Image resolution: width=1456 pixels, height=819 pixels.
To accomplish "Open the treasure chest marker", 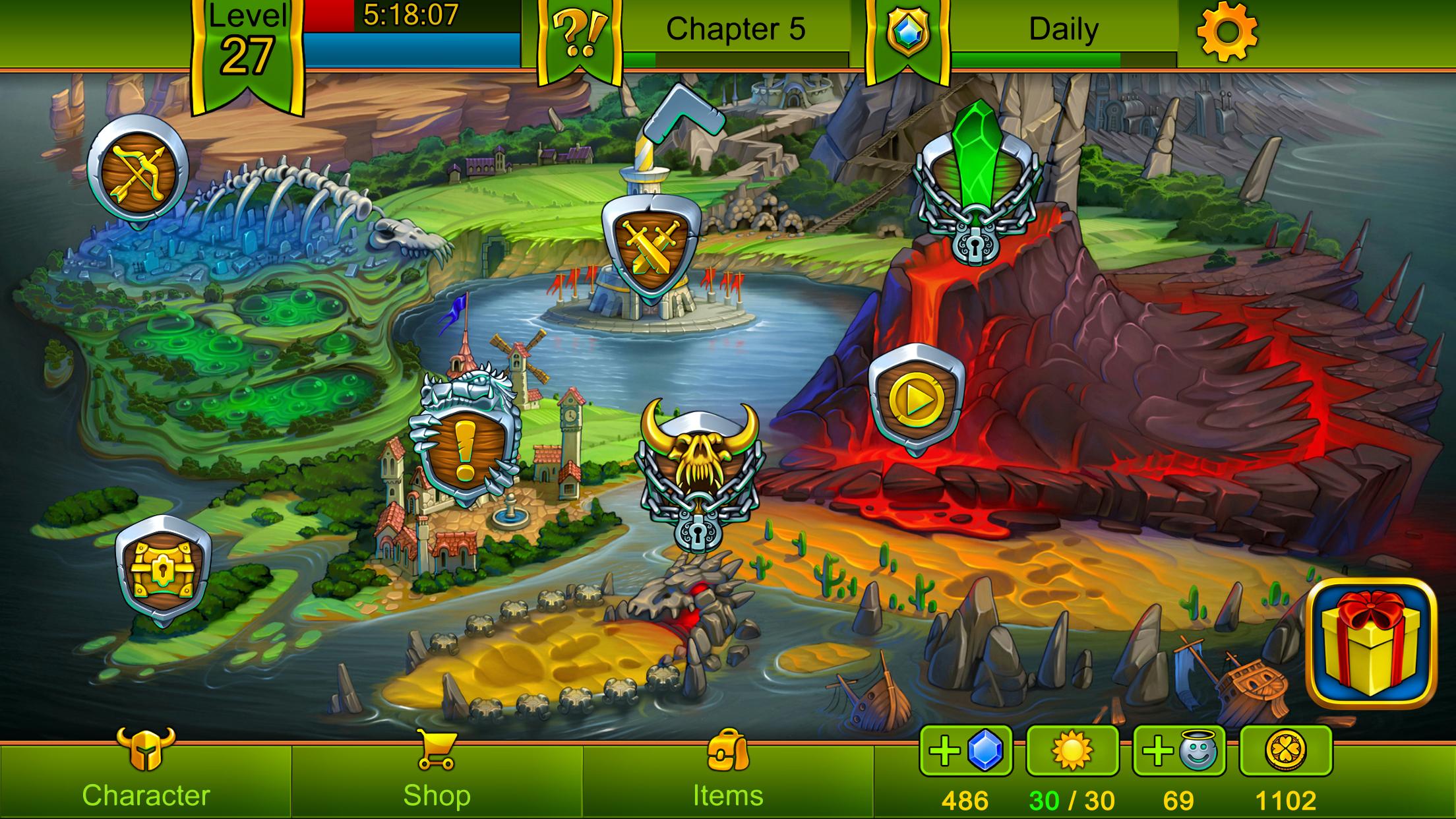I will (x=163, y=570).
